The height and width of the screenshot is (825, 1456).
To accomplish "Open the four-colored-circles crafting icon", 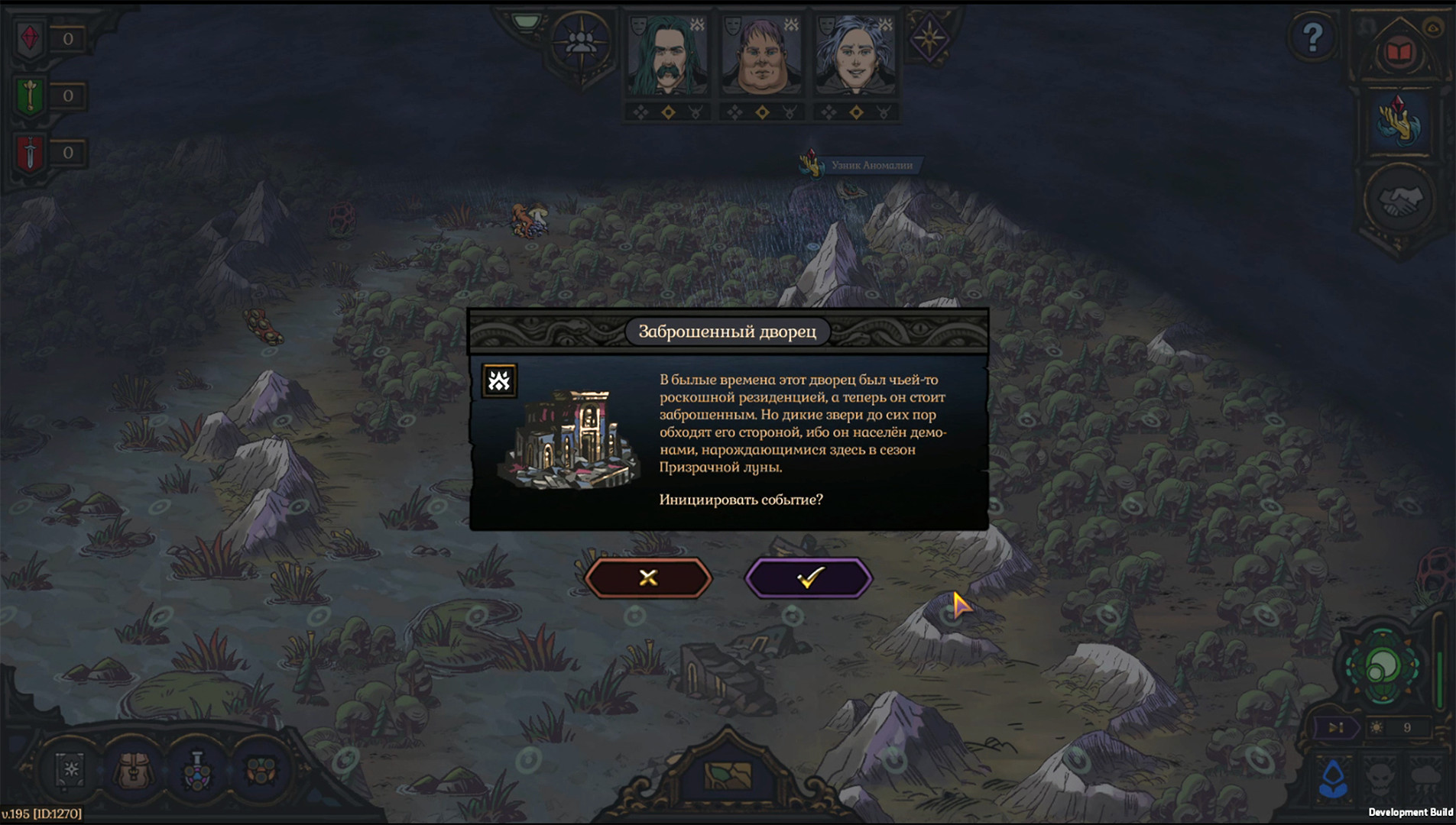I will pos(261,770).
